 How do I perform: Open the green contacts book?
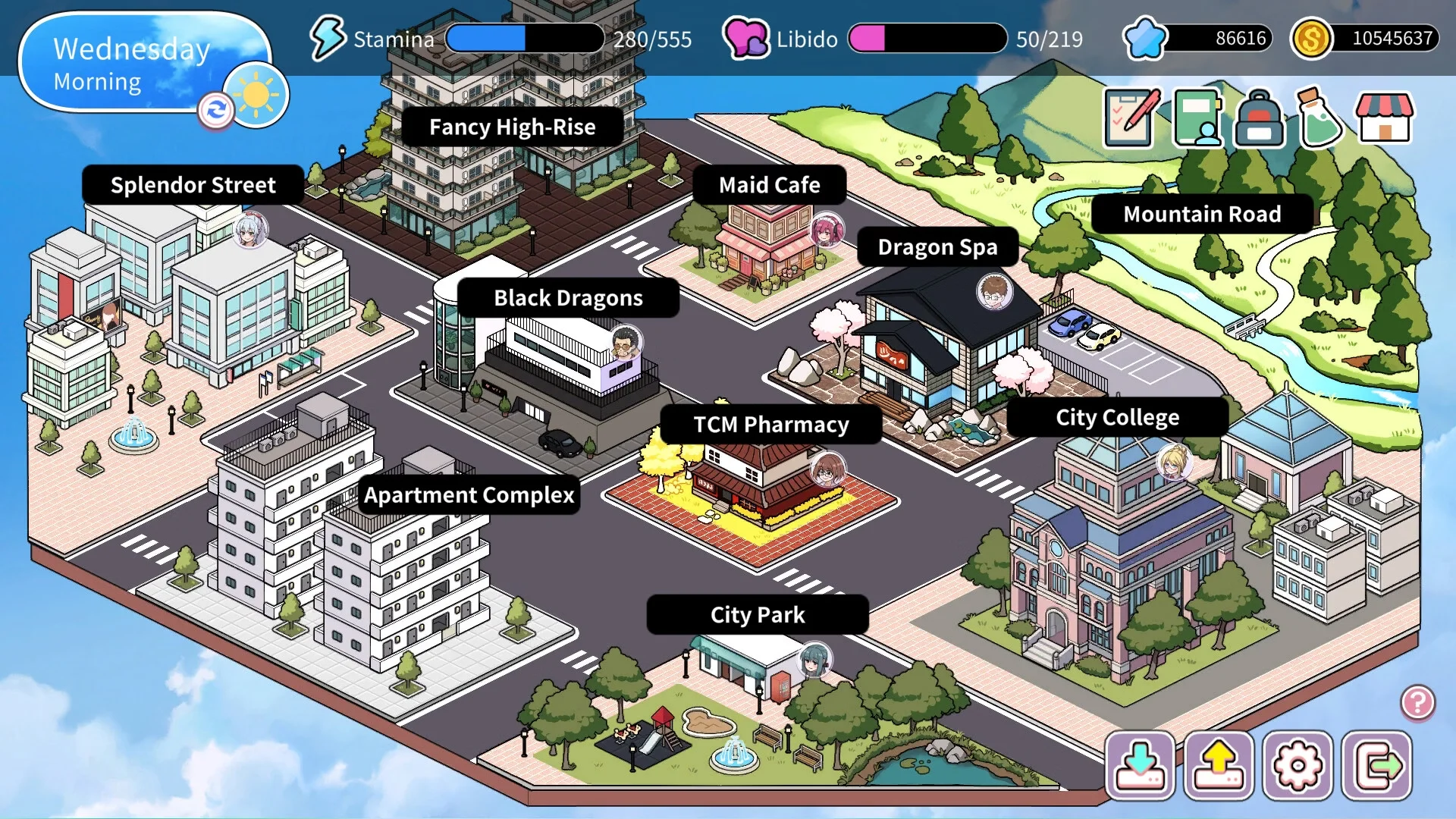coord(1197,118)
